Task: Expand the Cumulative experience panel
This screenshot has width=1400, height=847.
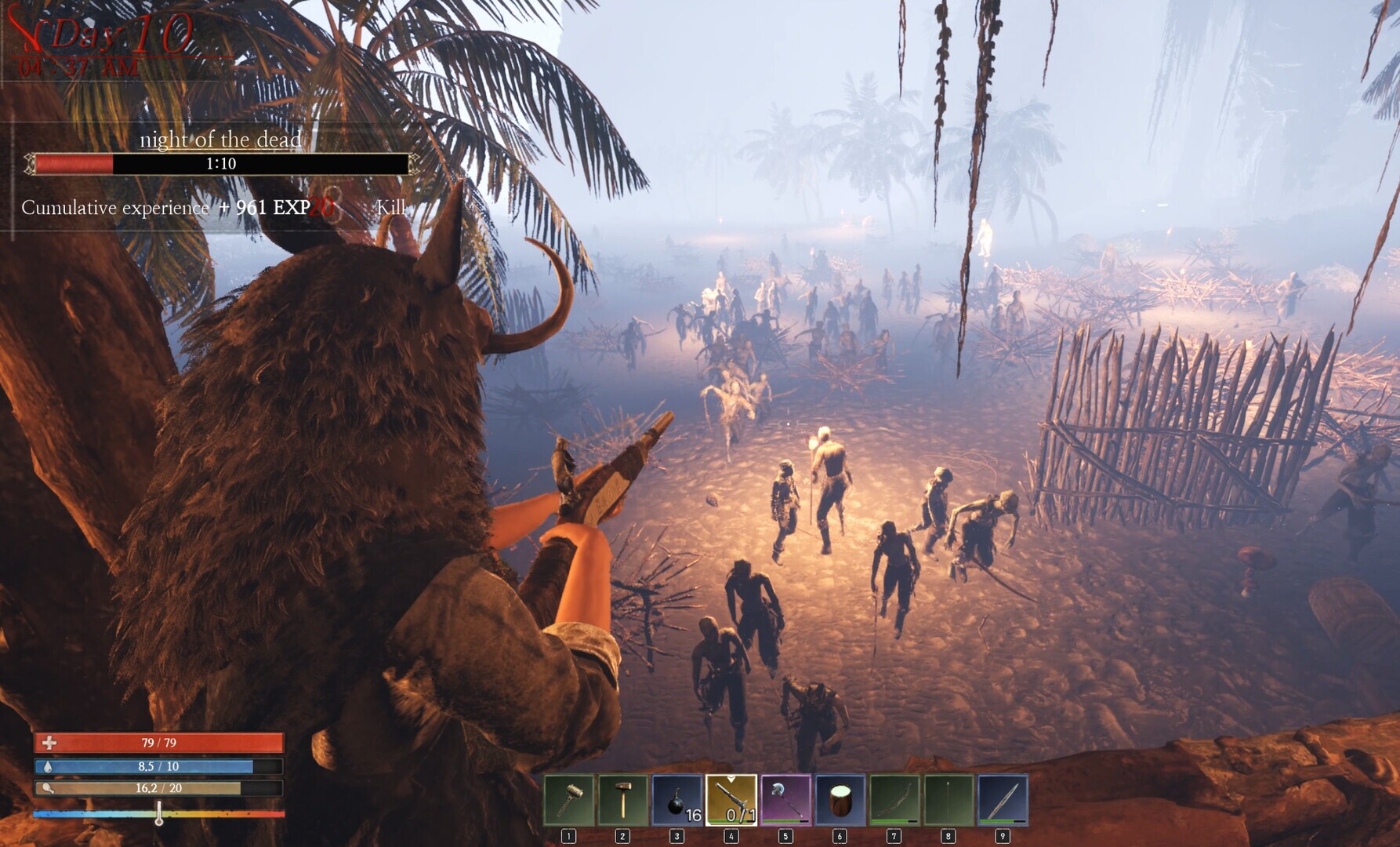Action: pos(114,209)
